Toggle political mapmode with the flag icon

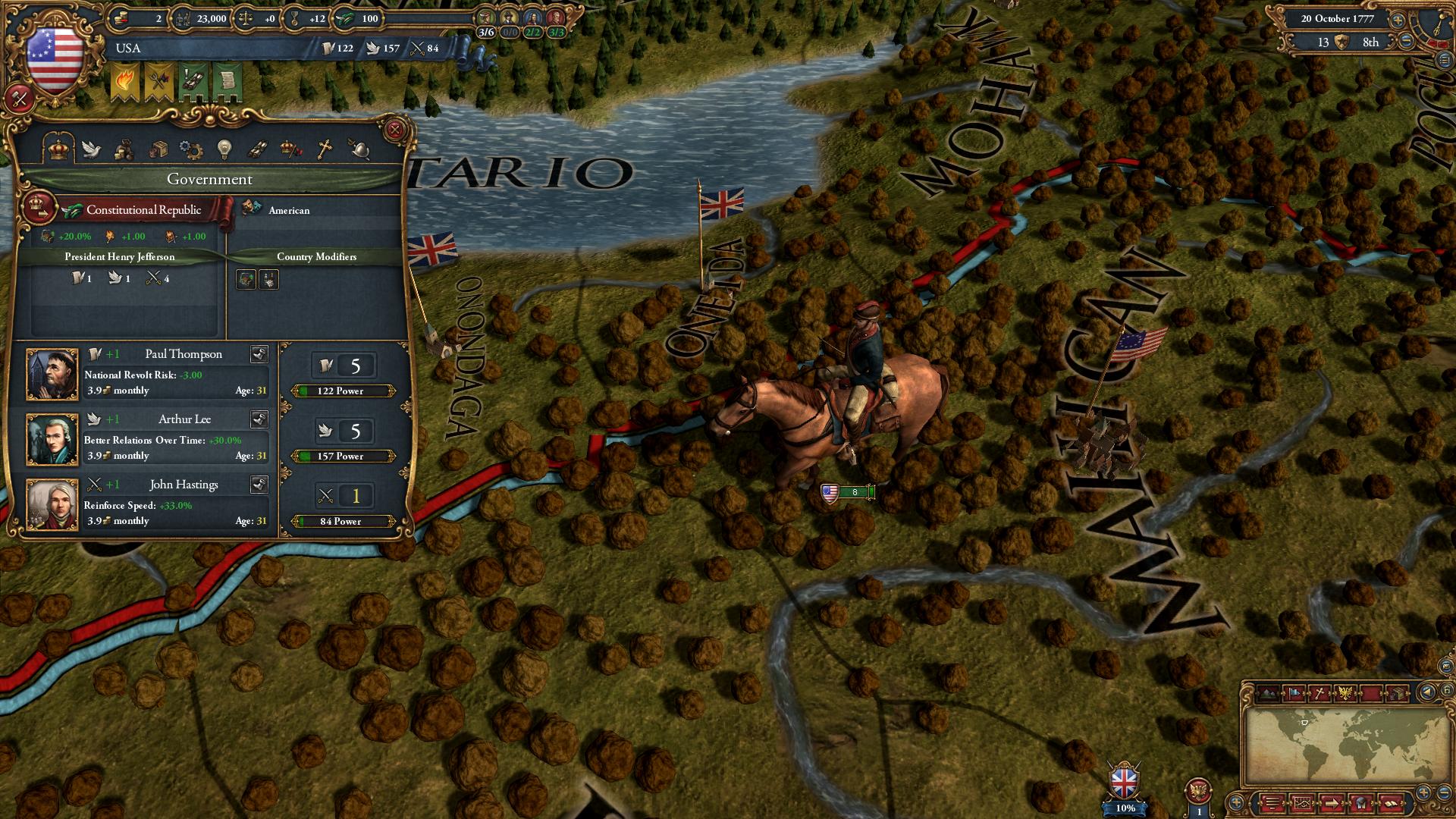[1294, 692]
